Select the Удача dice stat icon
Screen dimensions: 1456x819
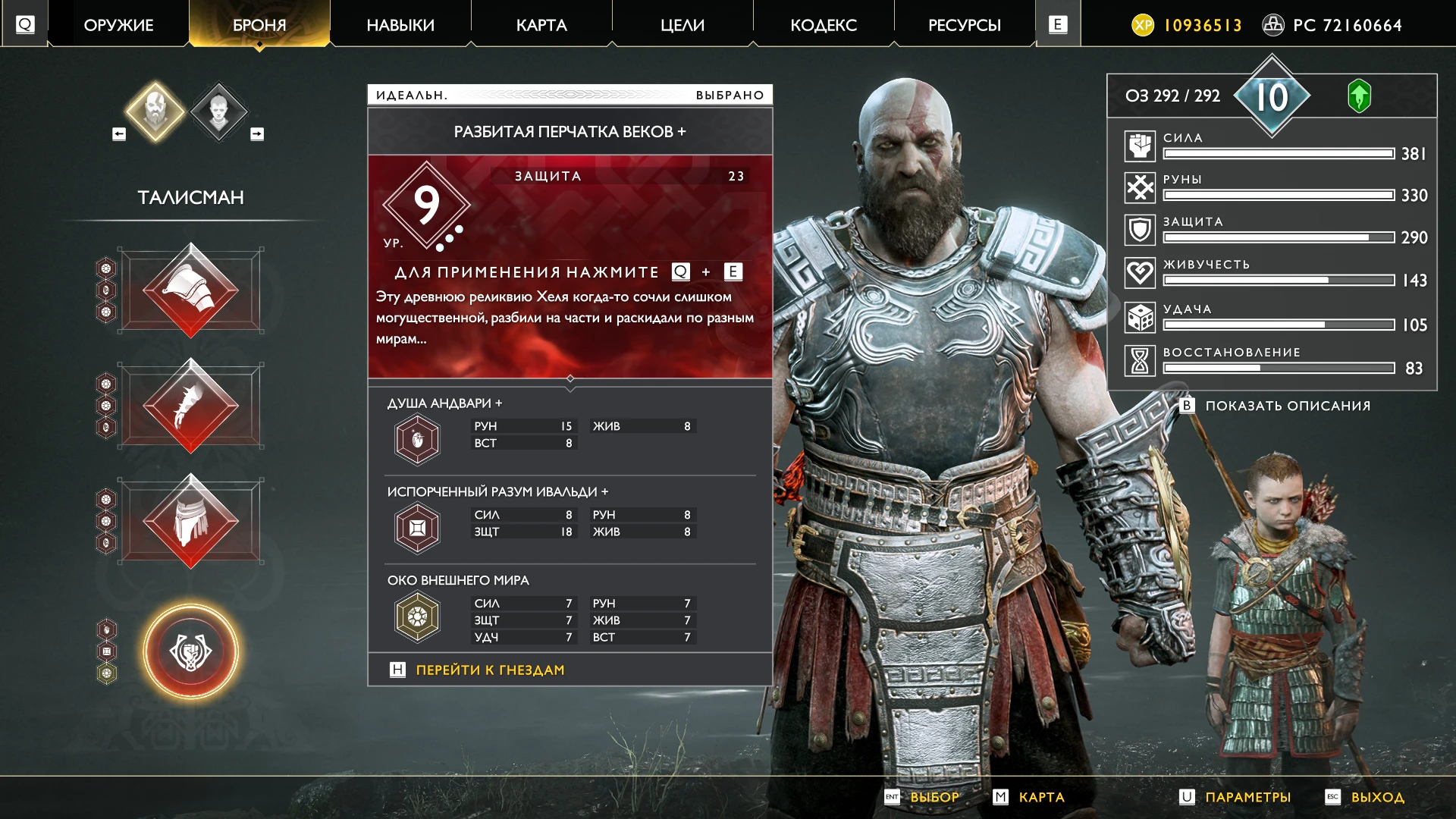(1140, 316)
